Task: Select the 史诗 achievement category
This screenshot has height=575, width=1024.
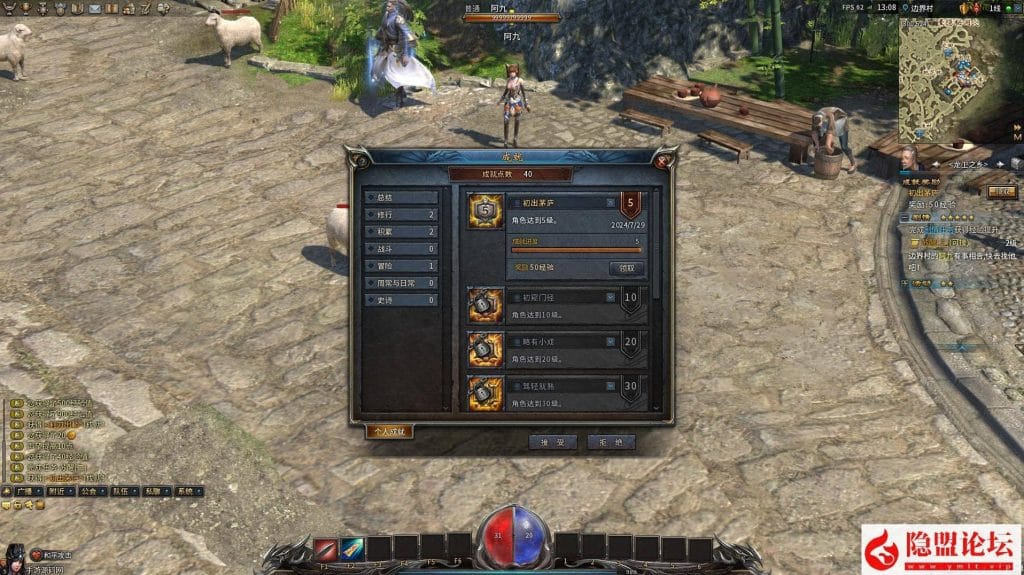Action: [x=400, y=300]
